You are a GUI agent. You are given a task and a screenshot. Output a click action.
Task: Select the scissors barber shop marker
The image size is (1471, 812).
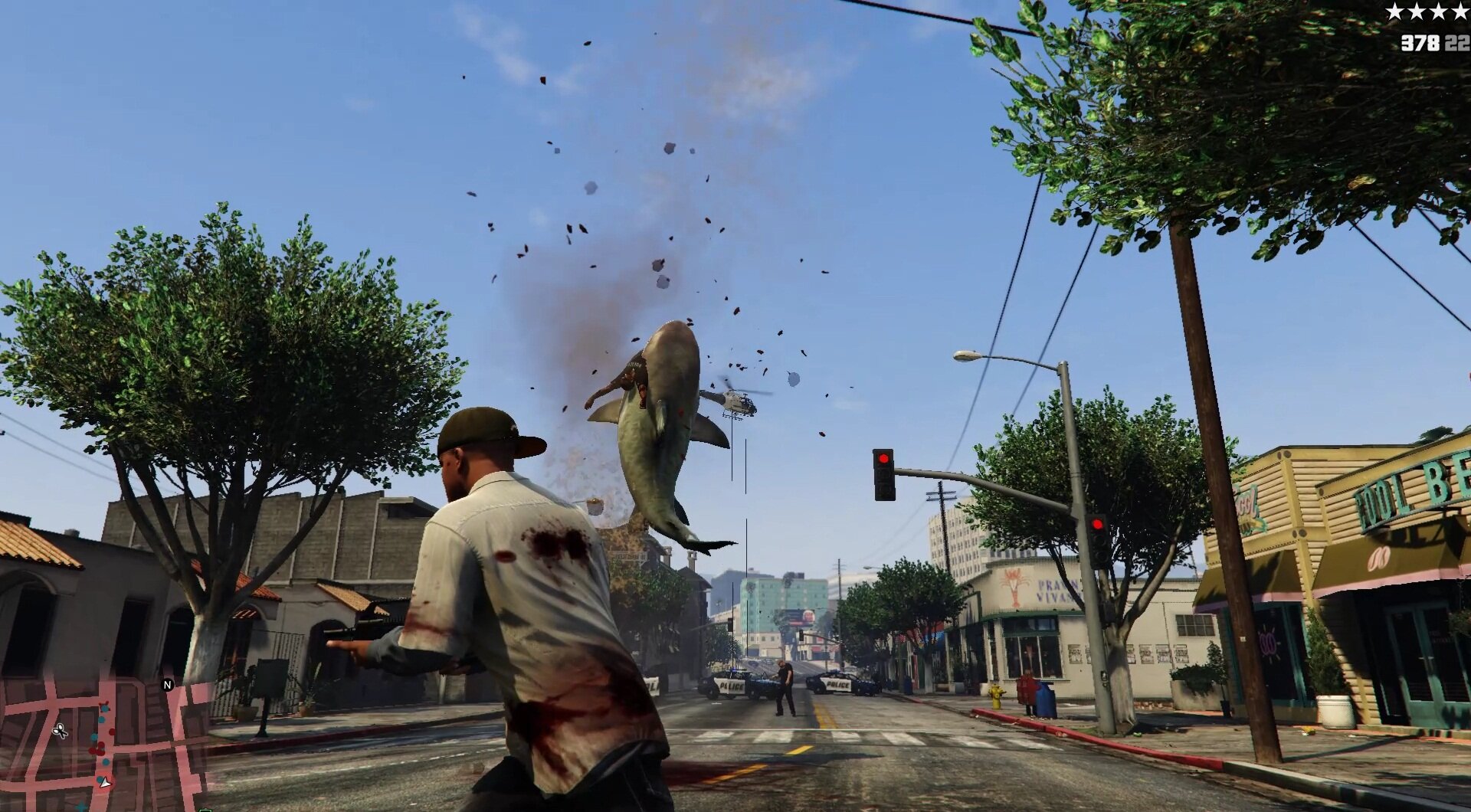[x=60, y=730]
